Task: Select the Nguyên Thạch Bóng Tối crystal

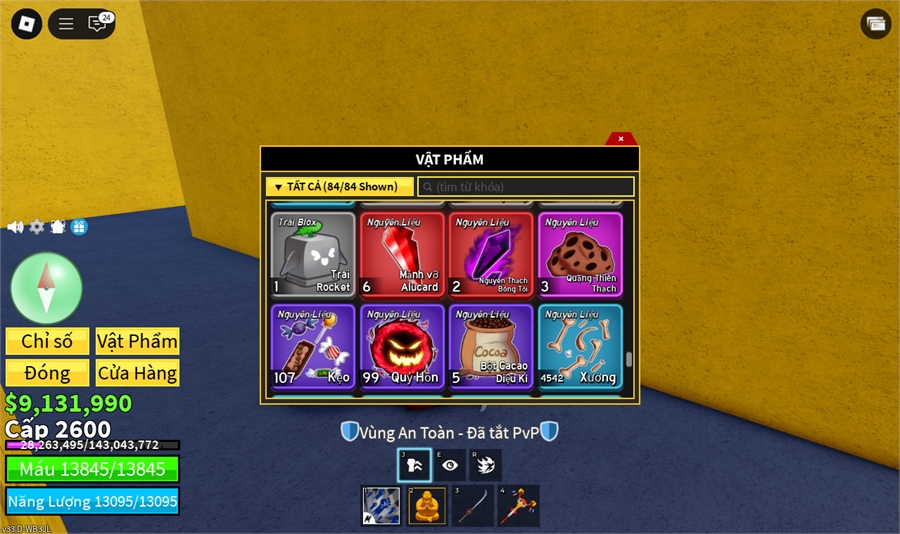Action: [491, 254]
